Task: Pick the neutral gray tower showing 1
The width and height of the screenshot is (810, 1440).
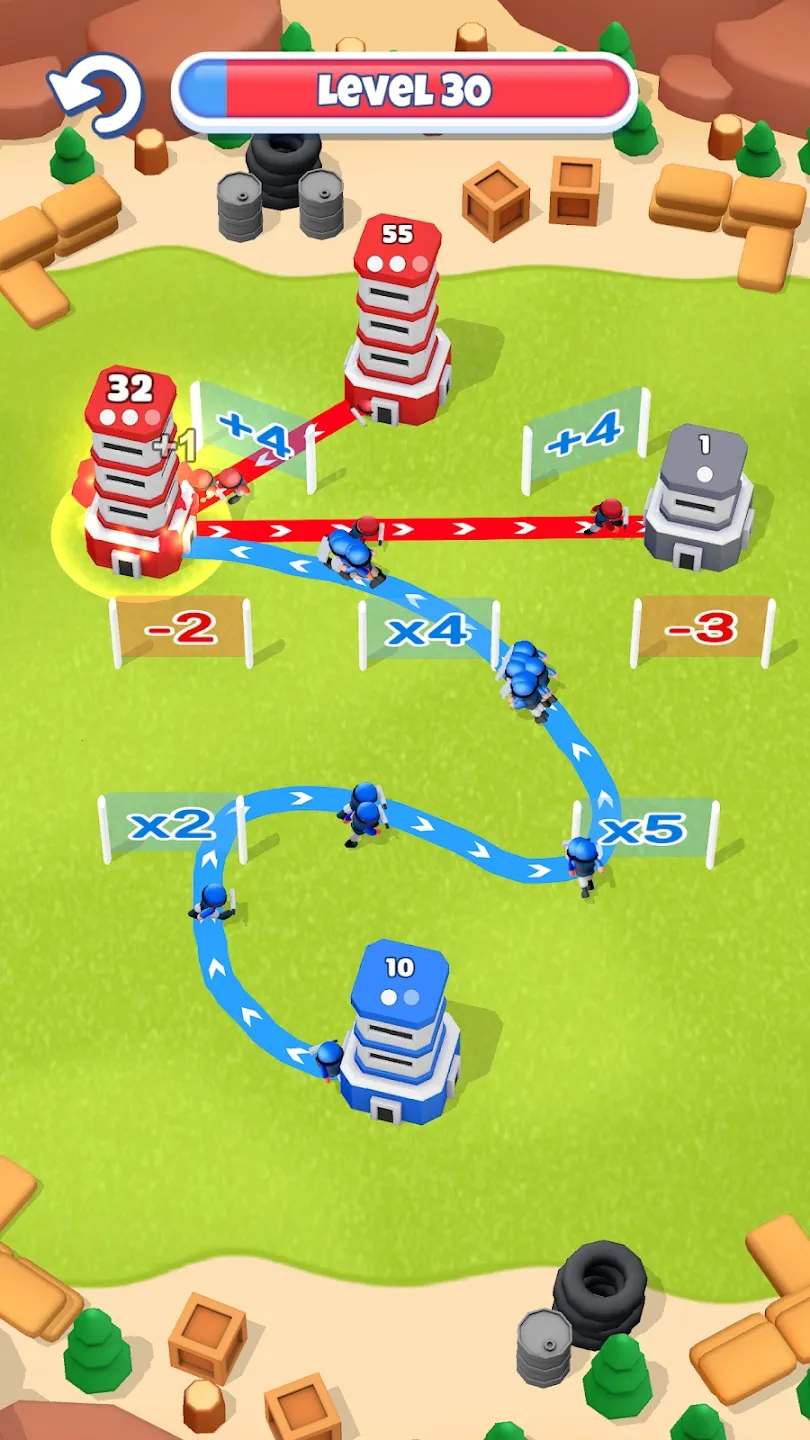Action: 701,500
